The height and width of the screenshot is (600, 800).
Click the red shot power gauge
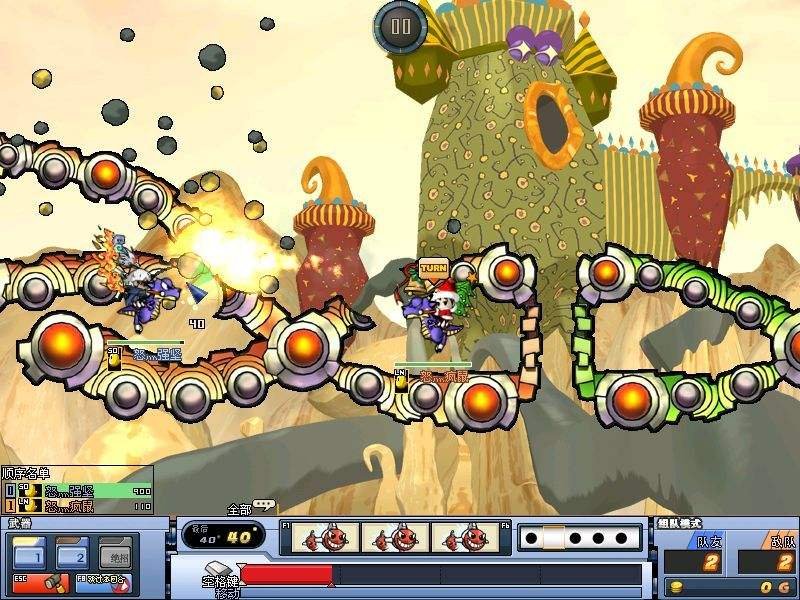(x=288, y=575)
